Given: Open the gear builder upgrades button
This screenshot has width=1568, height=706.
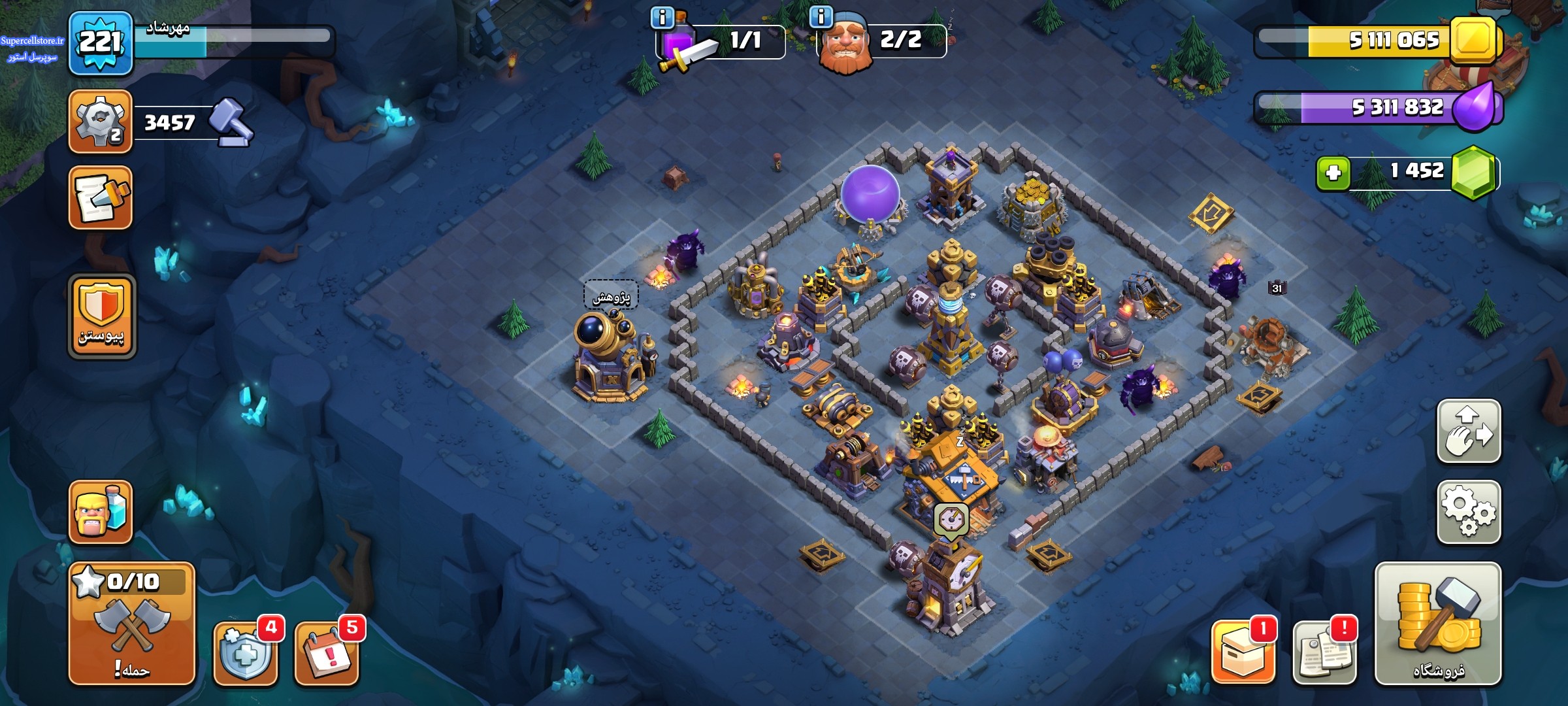Looking at the screenshot, I should tap(101, 122).
